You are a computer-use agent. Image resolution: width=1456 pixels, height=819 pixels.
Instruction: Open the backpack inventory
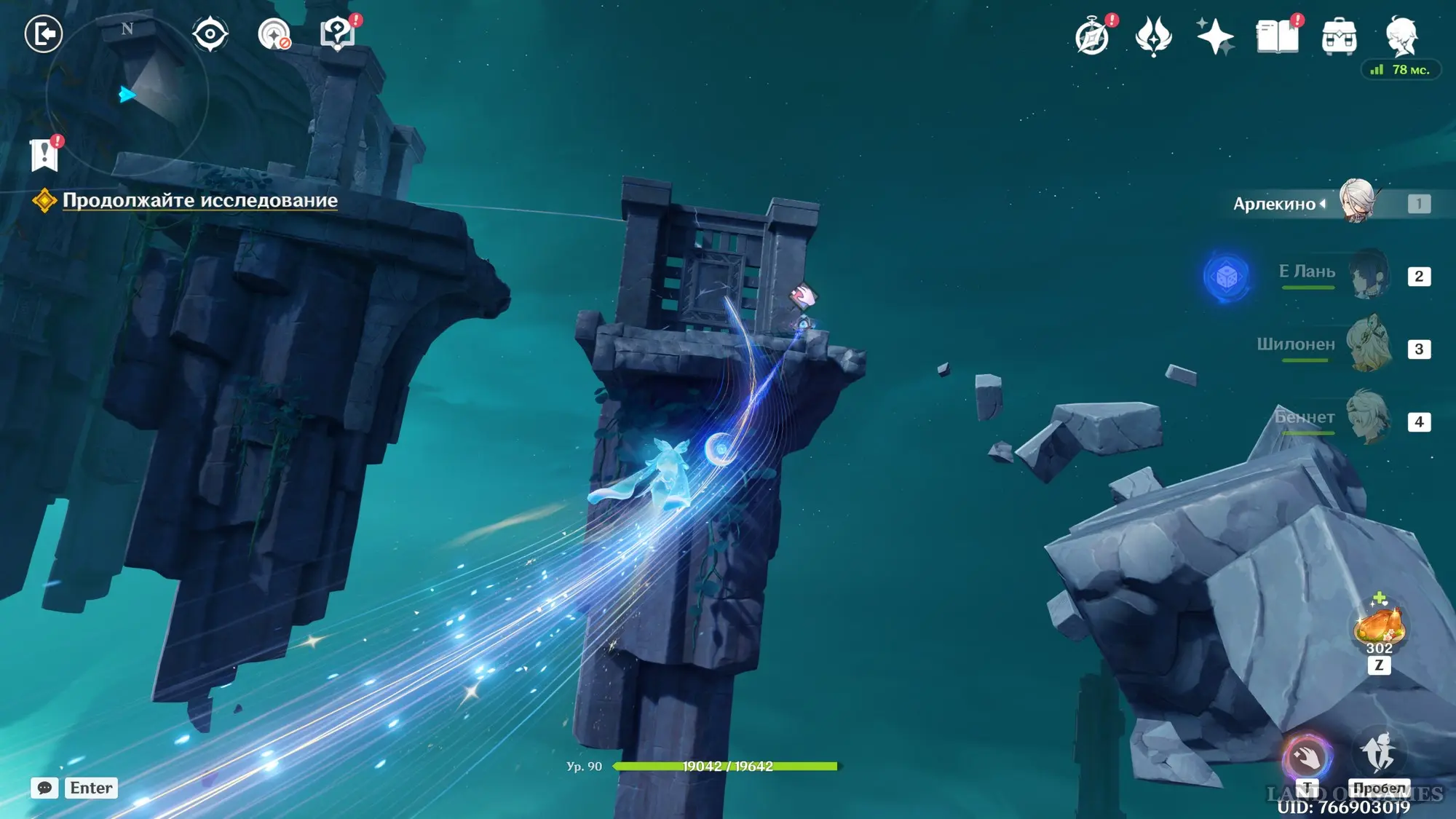[1339, 37]
